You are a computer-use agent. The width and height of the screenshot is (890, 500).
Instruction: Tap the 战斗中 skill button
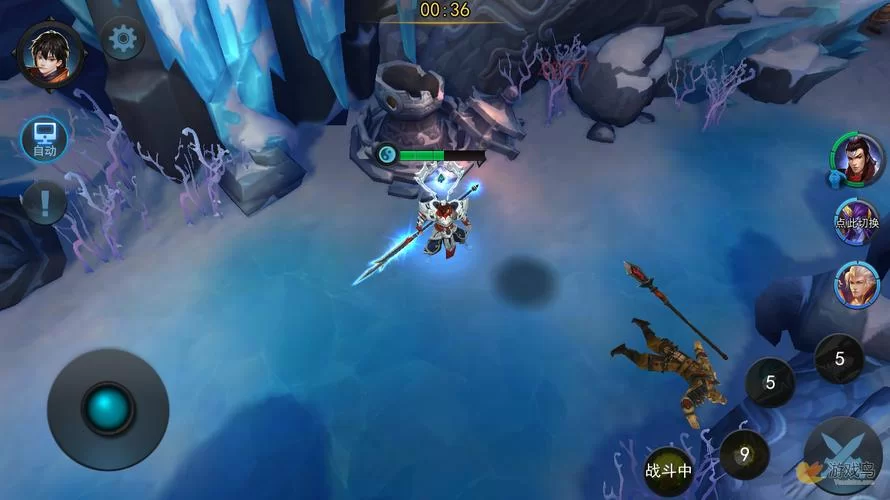click(668, 470)
